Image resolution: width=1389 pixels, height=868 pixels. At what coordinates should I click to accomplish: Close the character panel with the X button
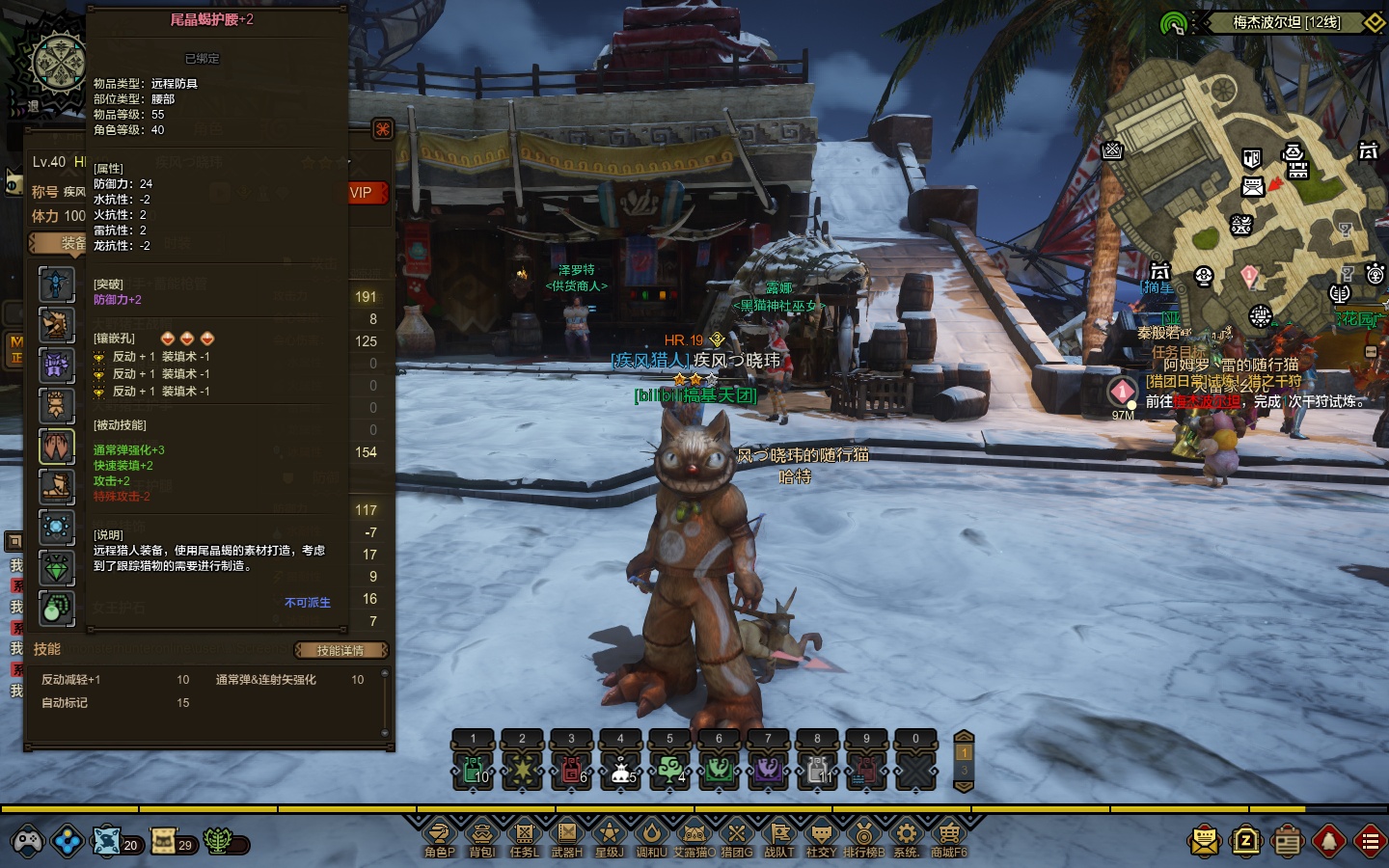[383, 129]
